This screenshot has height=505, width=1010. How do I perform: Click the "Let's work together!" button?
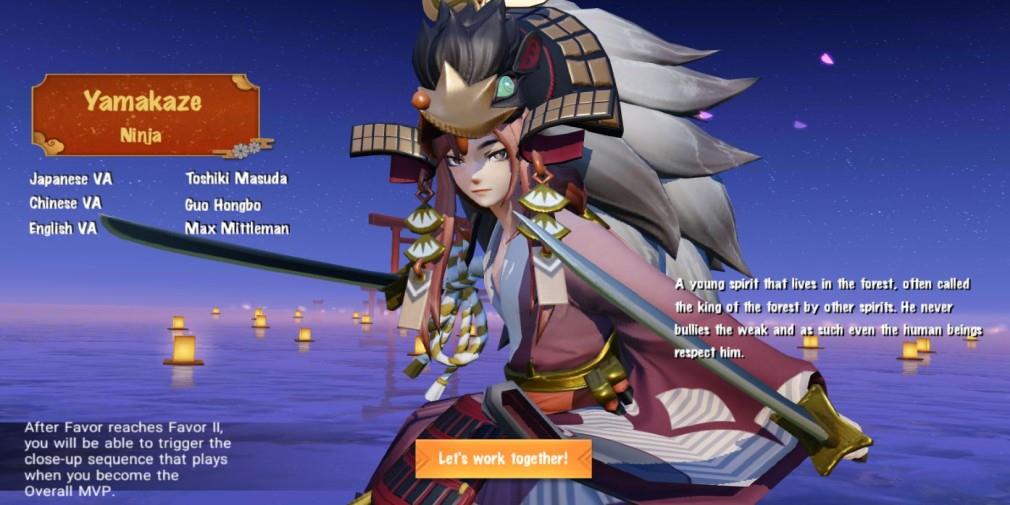click(503, 459)
